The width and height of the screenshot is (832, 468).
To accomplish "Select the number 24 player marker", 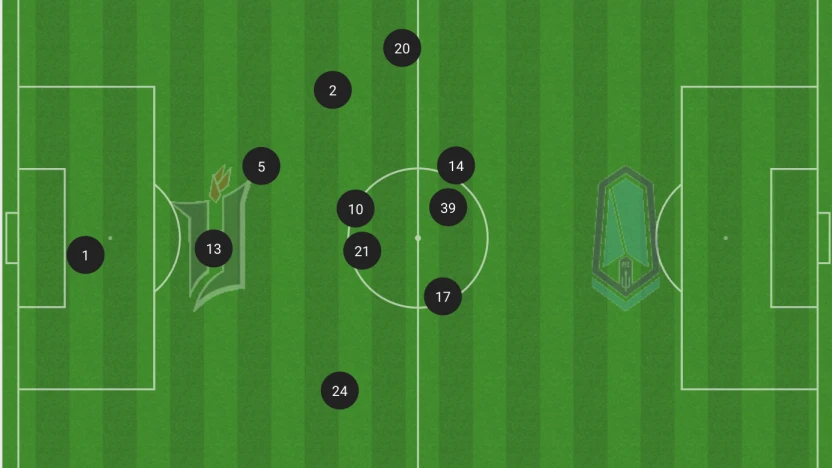I will coord(340,390).
